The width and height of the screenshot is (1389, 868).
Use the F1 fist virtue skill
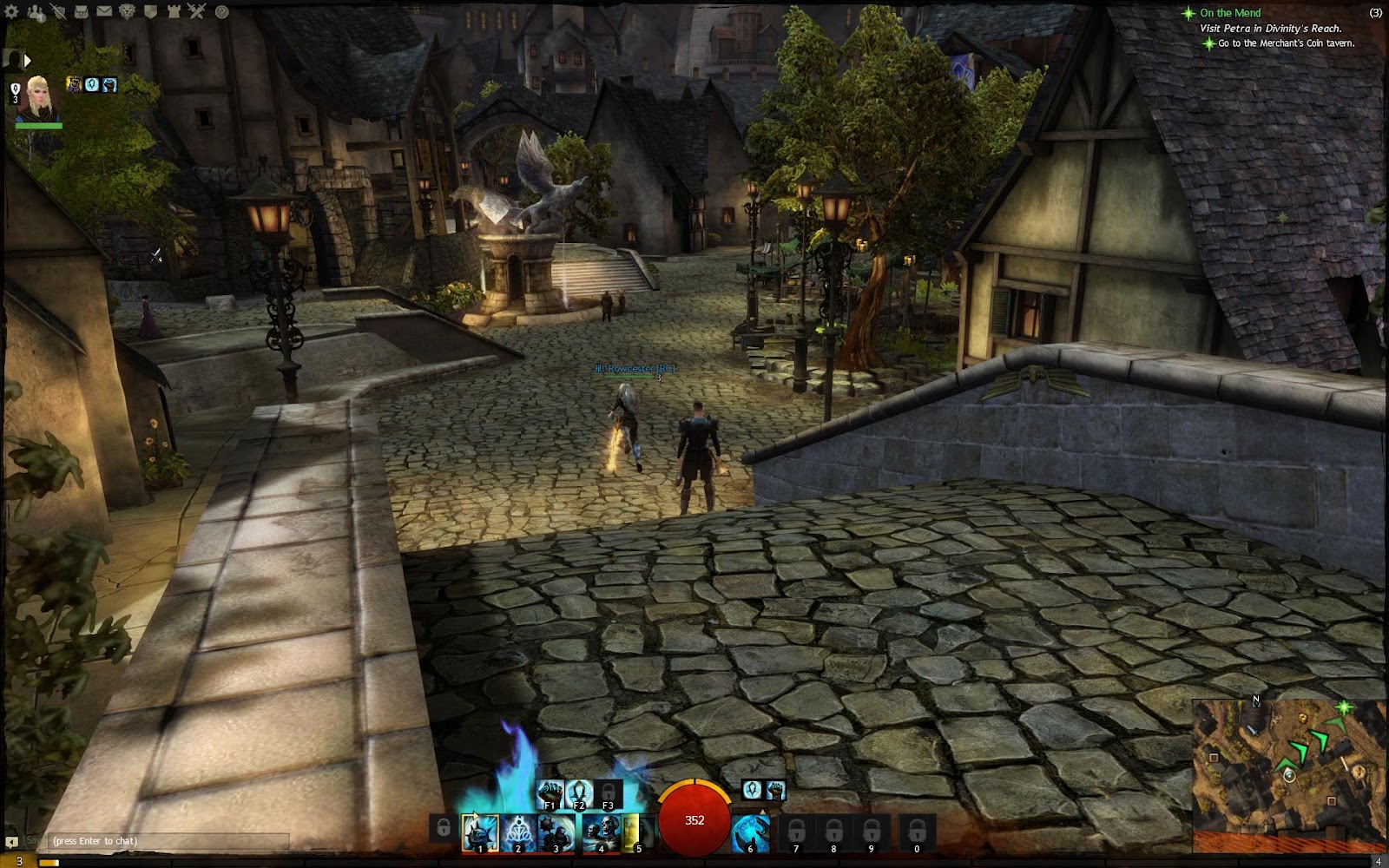(550, 792)
